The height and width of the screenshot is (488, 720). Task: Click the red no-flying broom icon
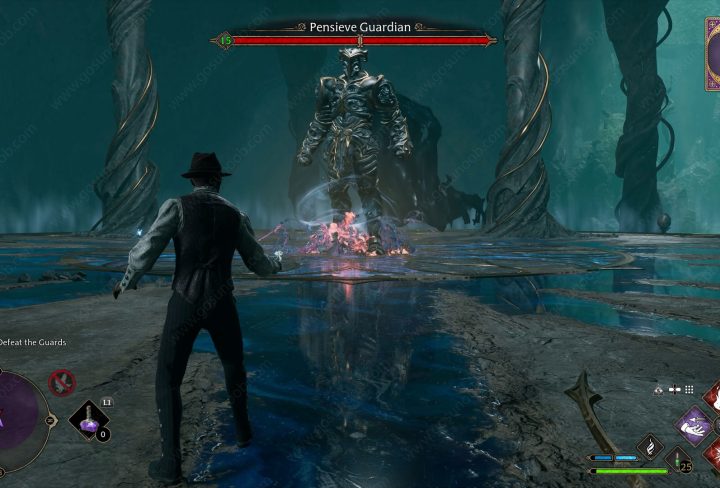pyautogui.click(x=62, y=381)
